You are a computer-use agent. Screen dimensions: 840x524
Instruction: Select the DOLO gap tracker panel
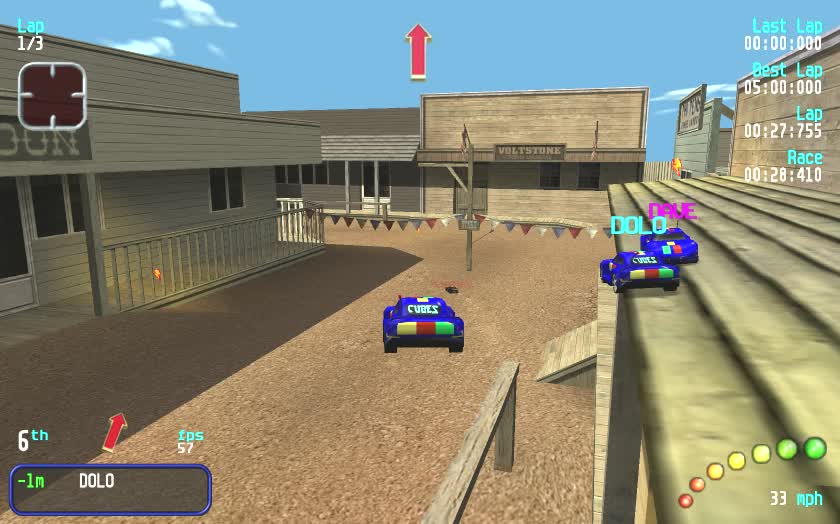click(x=110, y=489)
